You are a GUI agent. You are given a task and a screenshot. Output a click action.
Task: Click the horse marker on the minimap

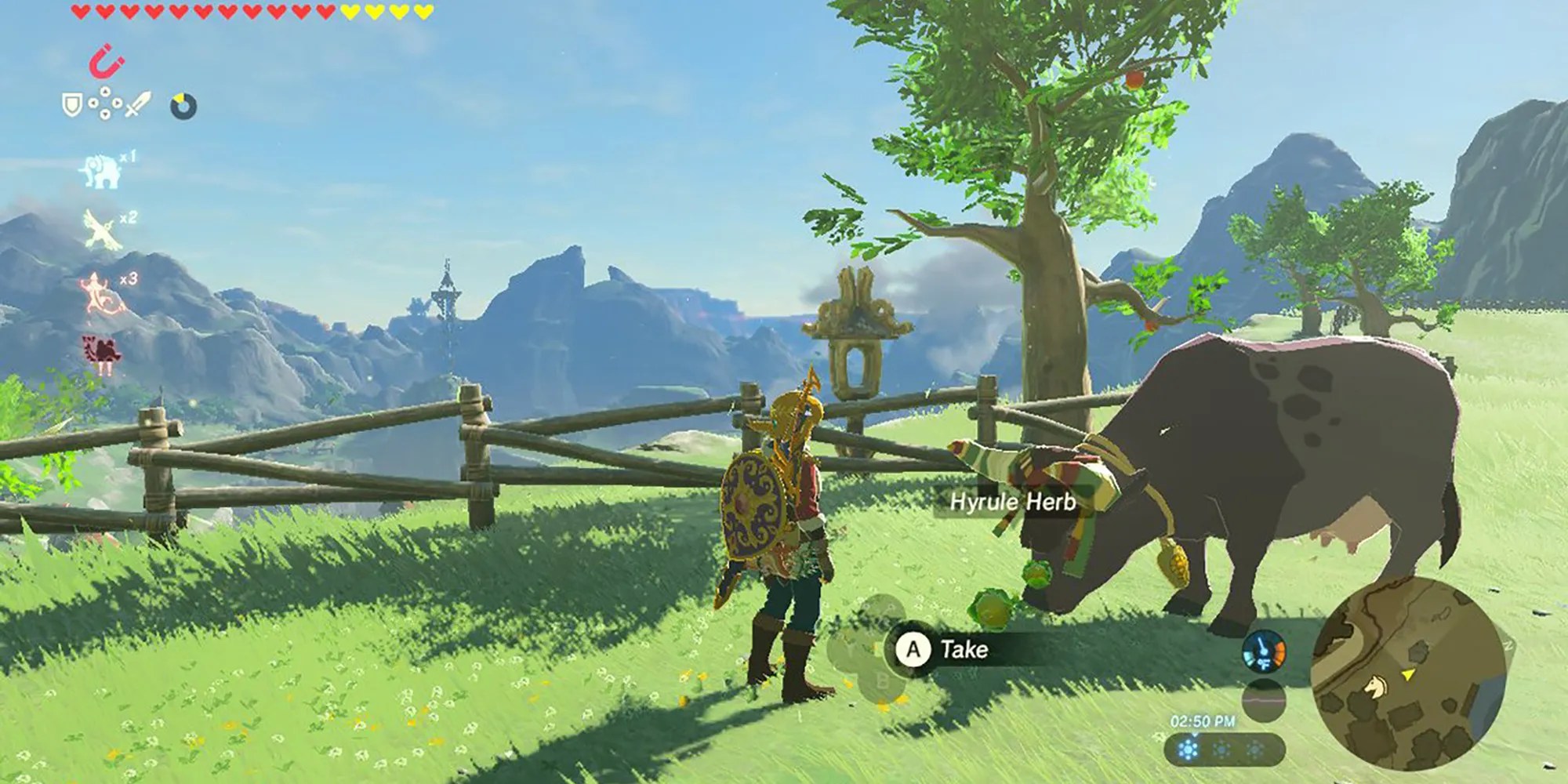pyautogui.click(x=1376, y=686)
